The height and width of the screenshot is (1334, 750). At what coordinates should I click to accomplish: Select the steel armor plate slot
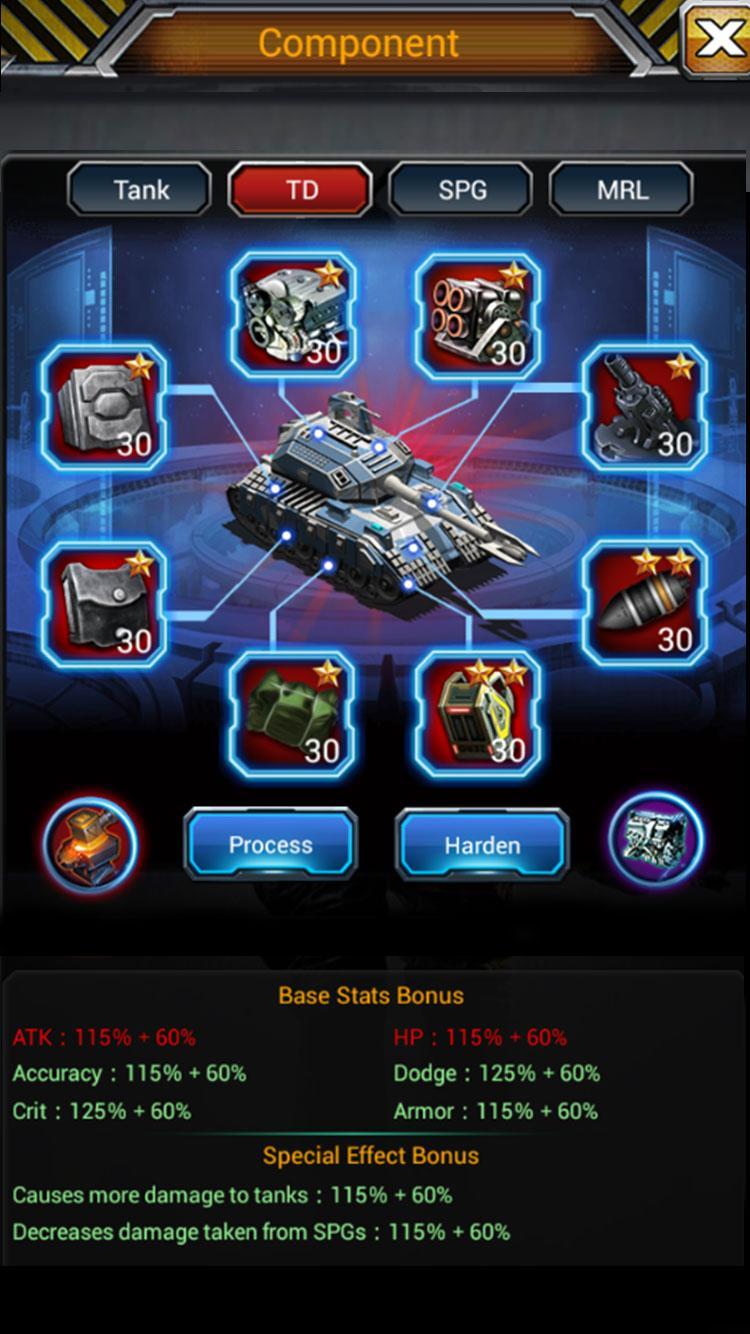[104, 408]
